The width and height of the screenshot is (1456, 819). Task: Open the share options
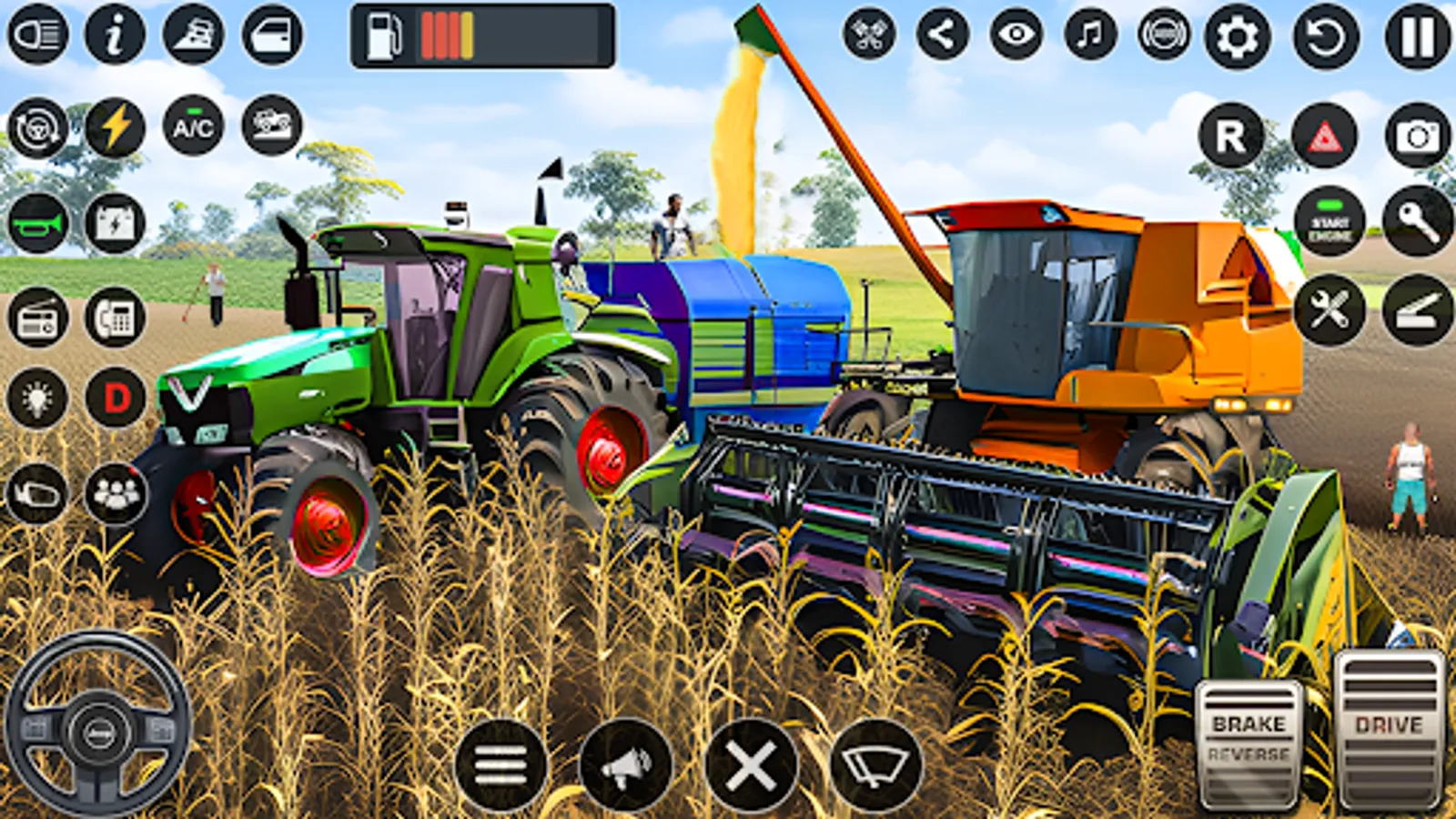coord(942,36)
